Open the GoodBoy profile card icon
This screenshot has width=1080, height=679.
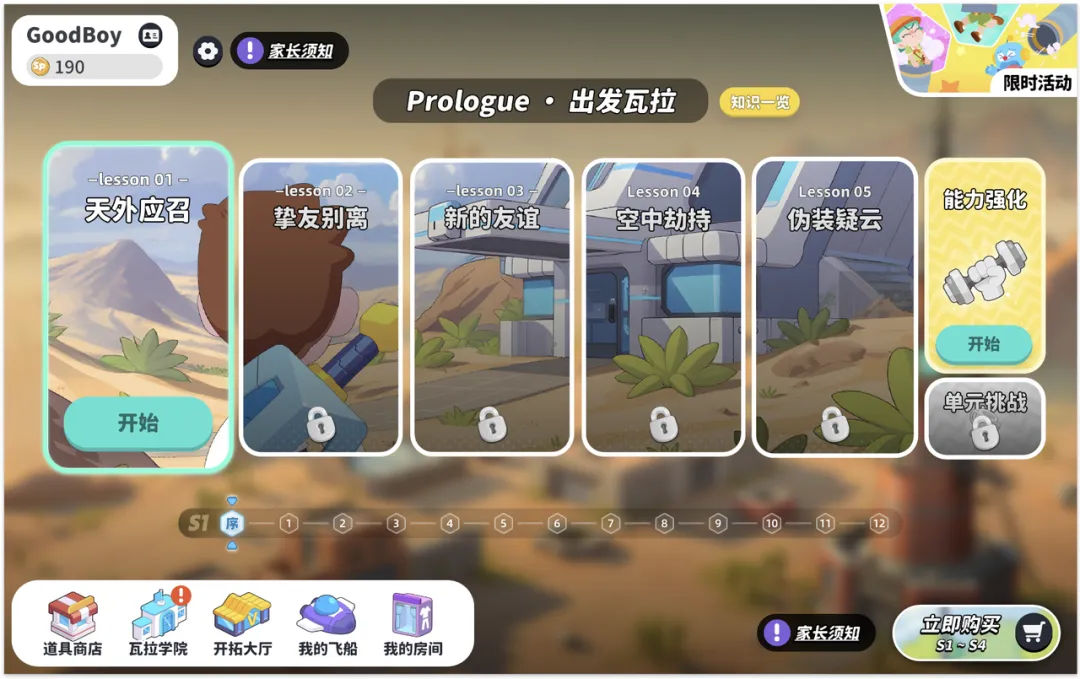(x=150, y=36)
